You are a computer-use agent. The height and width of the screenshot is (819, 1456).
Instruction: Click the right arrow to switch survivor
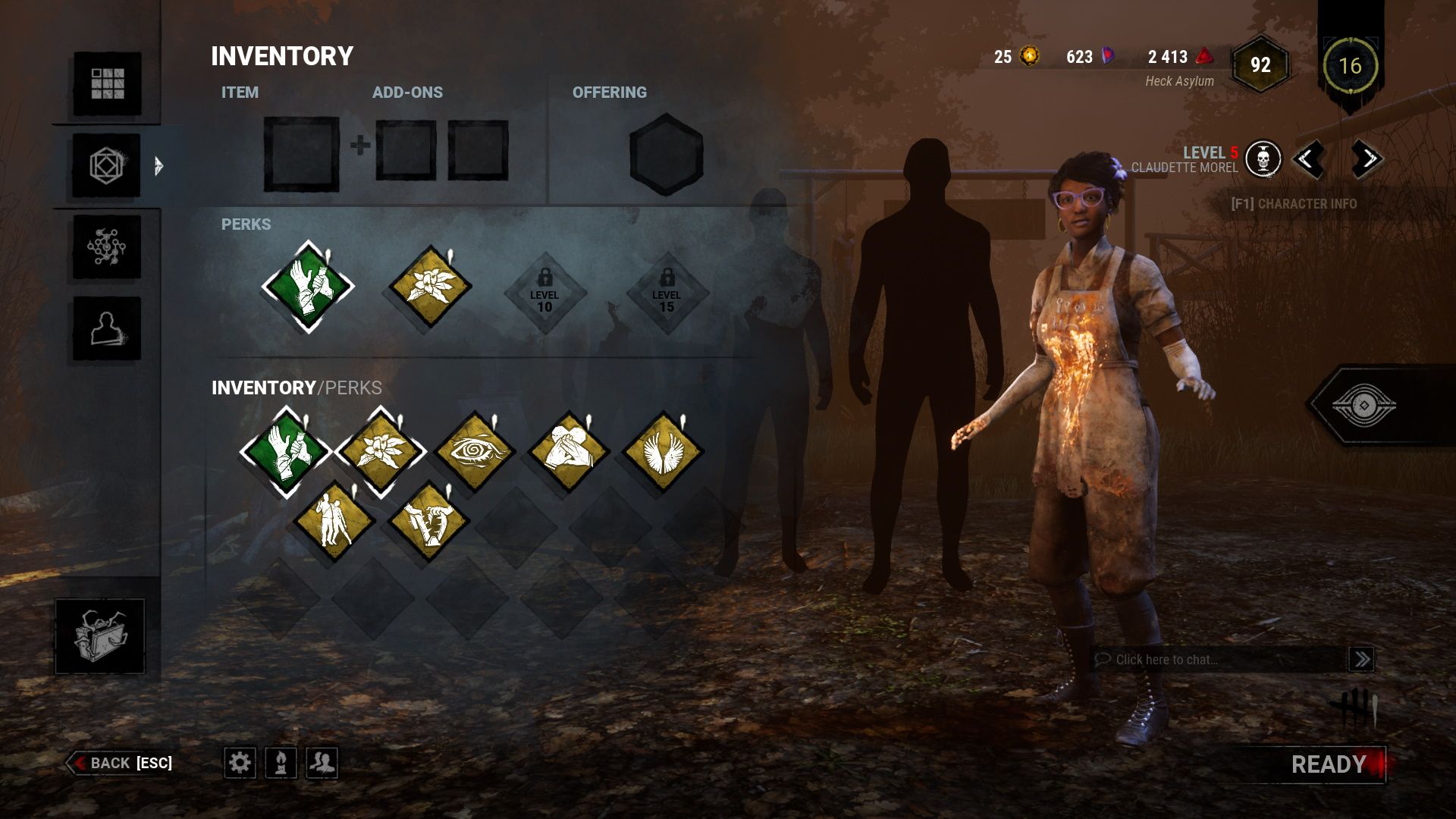click(x=1367, y=160)
